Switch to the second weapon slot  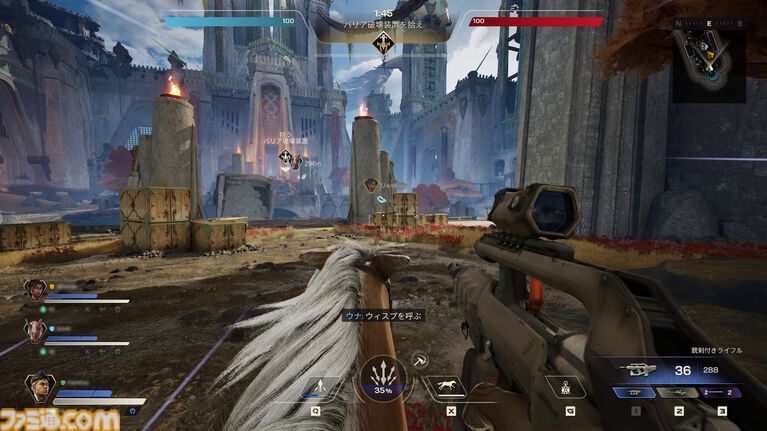pos(679,393)
